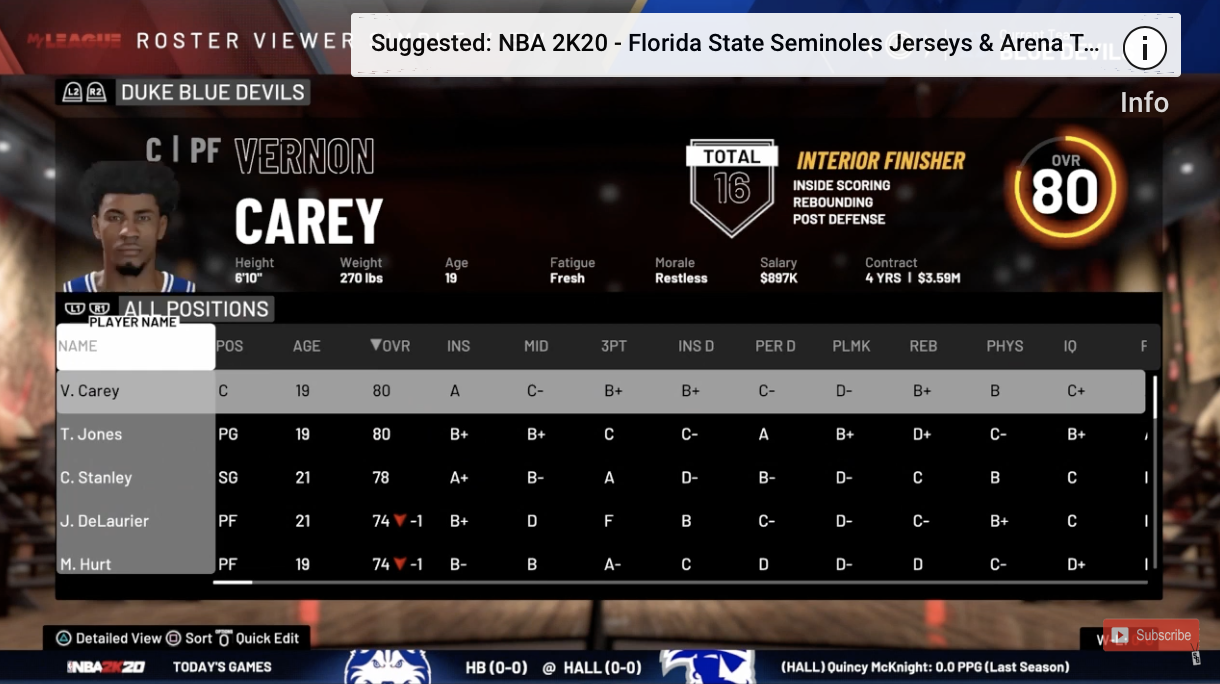Sort by the IQ column header
The width and height of the screenshot is (1220, 684).
pos(1070,346)
